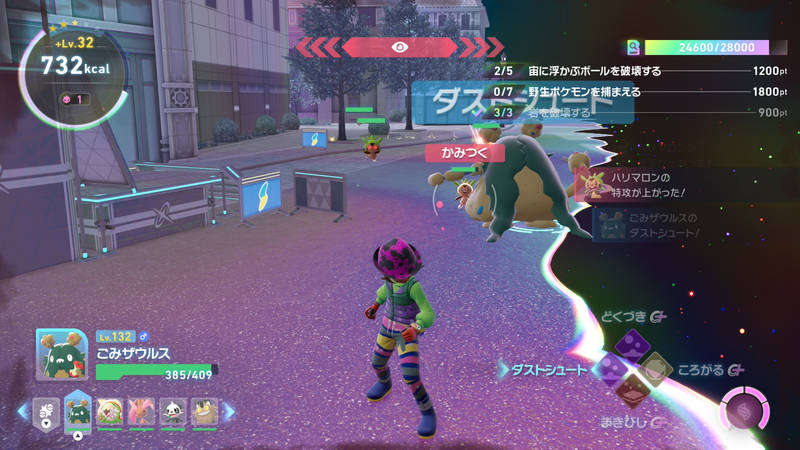Choose the まきびし move icon

point(629,394)
